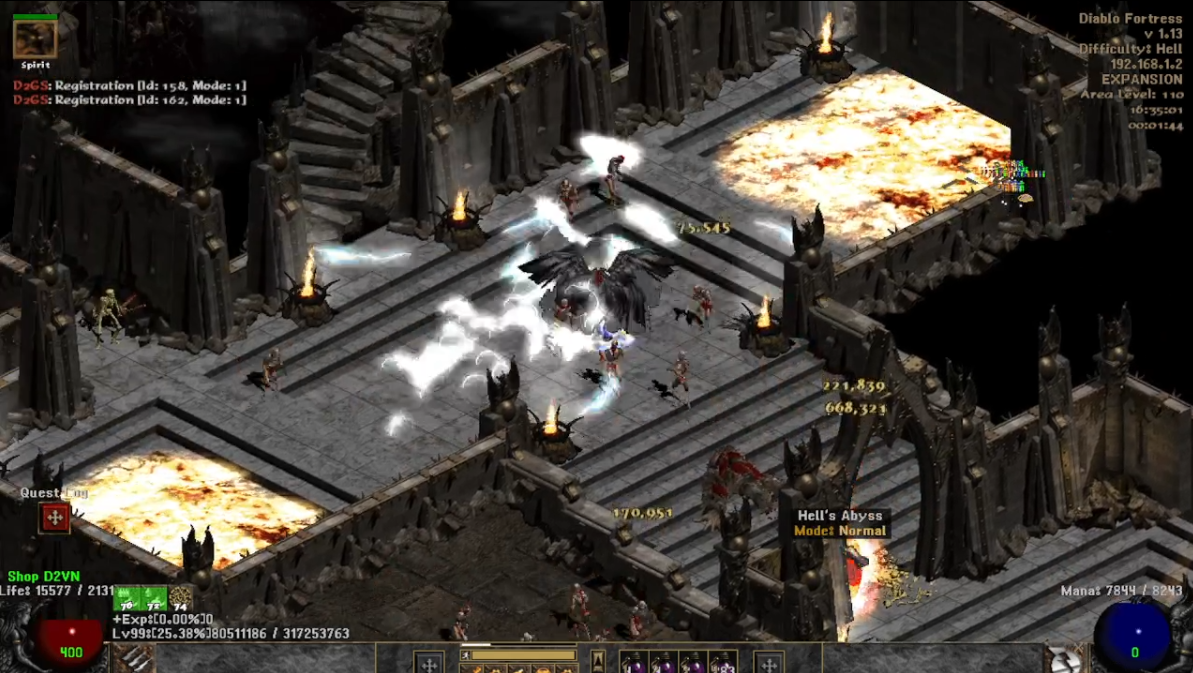Viewport: 1193px width, 673px height.
Task: Click the right skill icon beside mana orb
Action: coord(1064,659)
